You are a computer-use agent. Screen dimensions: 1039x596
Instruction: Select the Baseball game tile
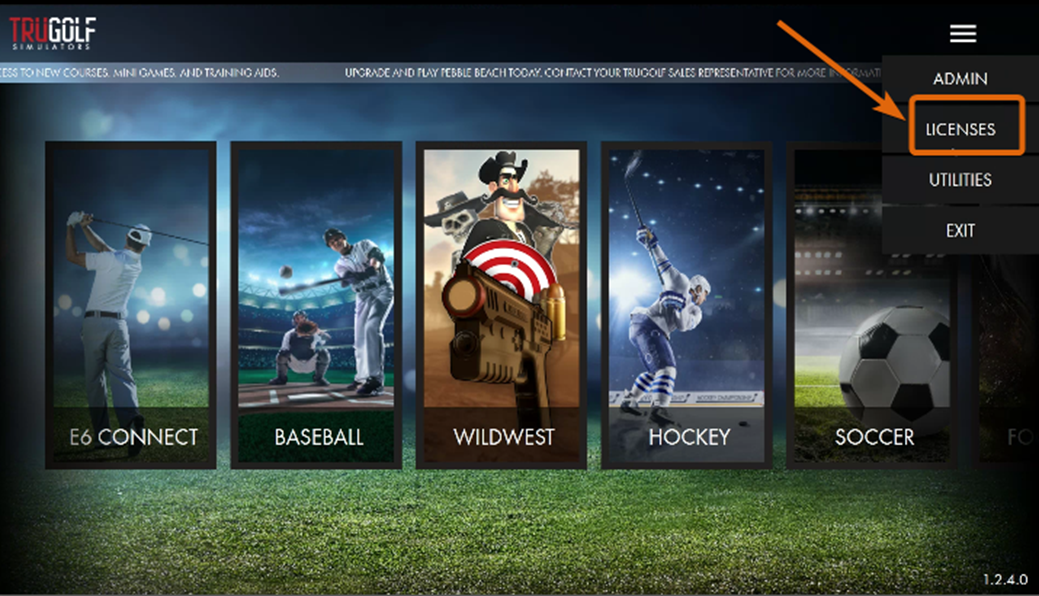tap(317, 305)
